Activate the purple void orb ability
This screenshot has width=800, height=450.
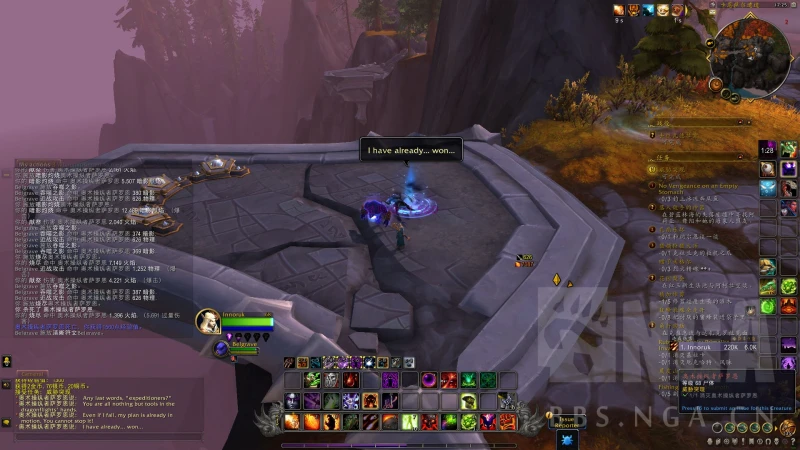point(428,380)
